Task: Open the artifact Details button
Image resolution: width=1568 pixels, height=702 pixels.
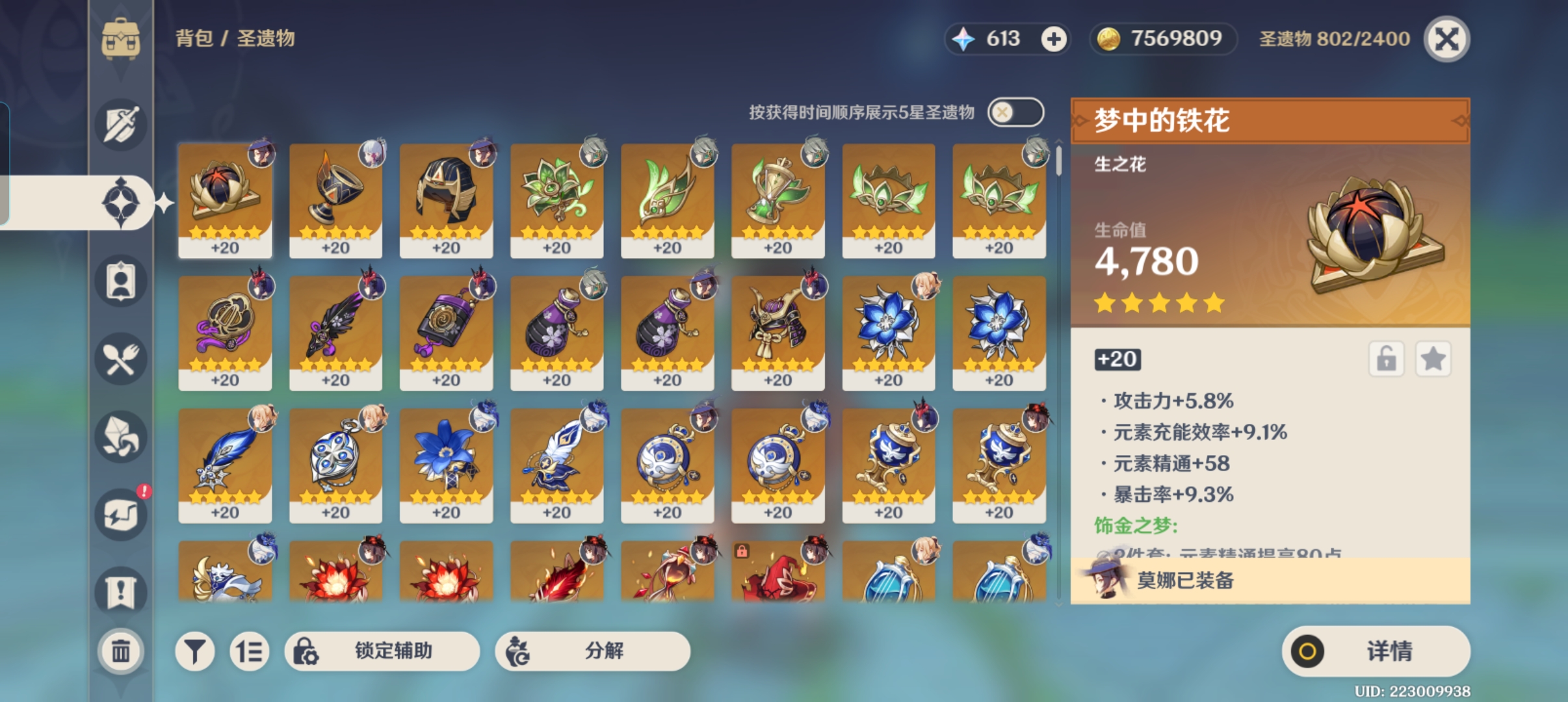Action: (1376, 651)
